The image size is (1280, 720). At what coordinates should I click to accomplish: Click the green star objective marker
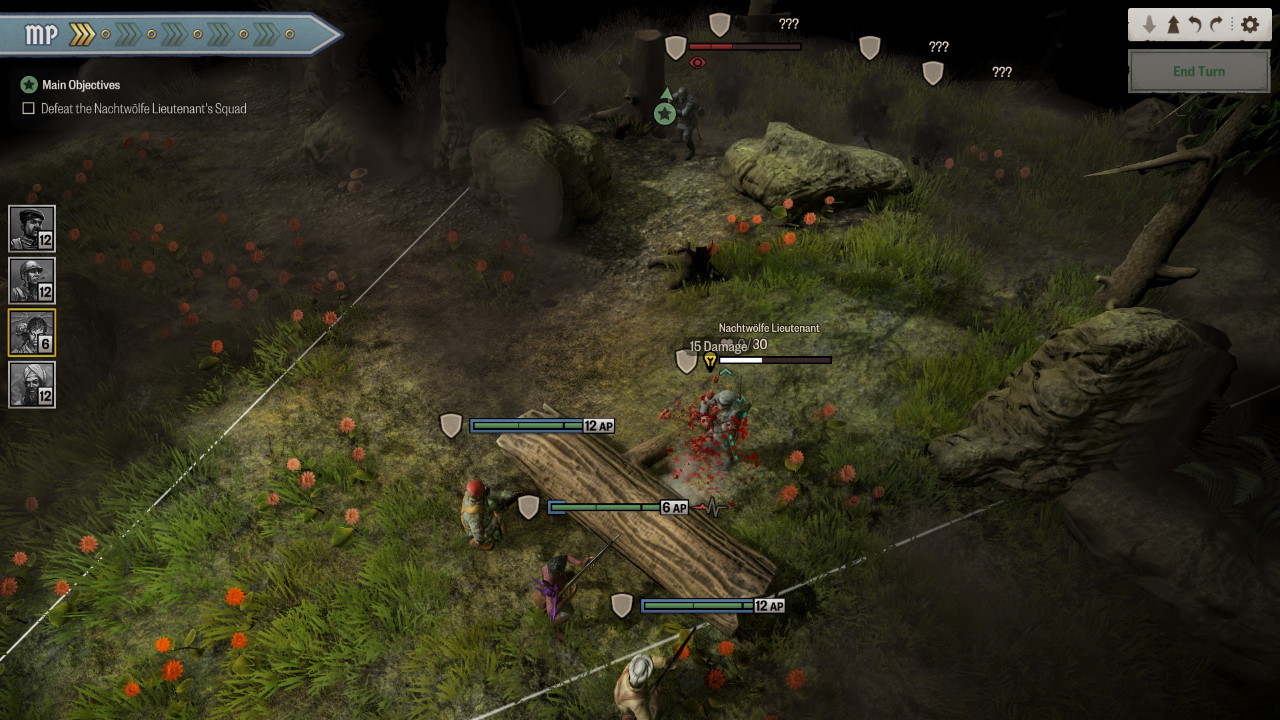pos(665,113)
